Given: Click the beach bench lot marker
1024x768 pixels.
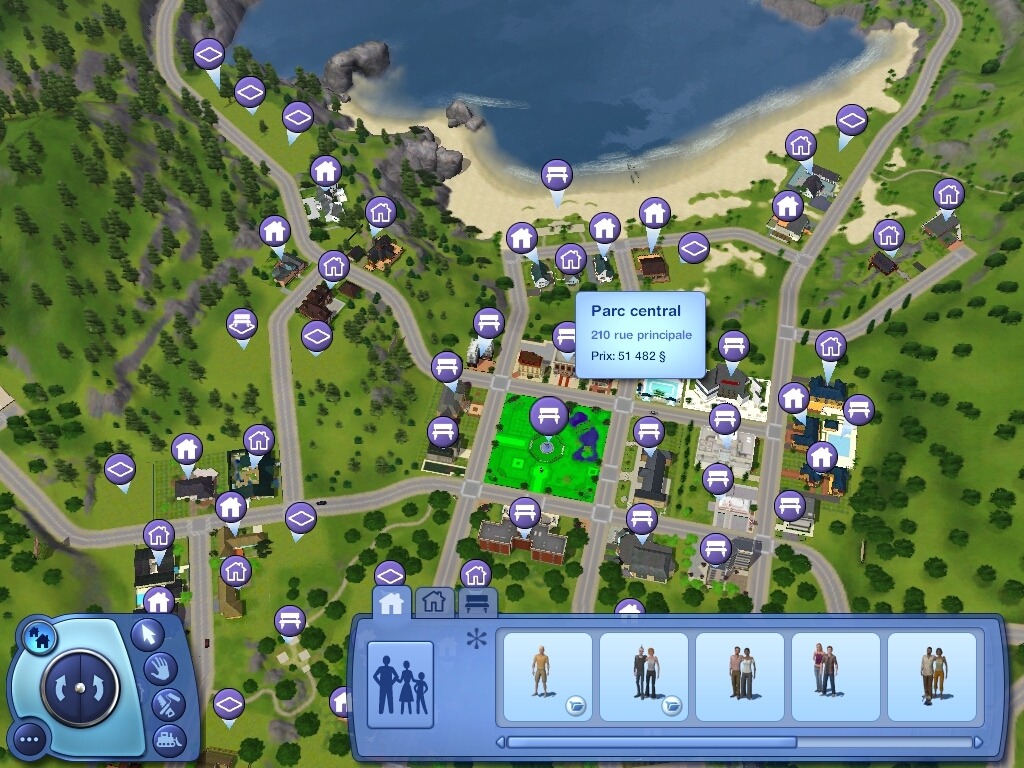Looking at the screenshot, I should 557,176.
